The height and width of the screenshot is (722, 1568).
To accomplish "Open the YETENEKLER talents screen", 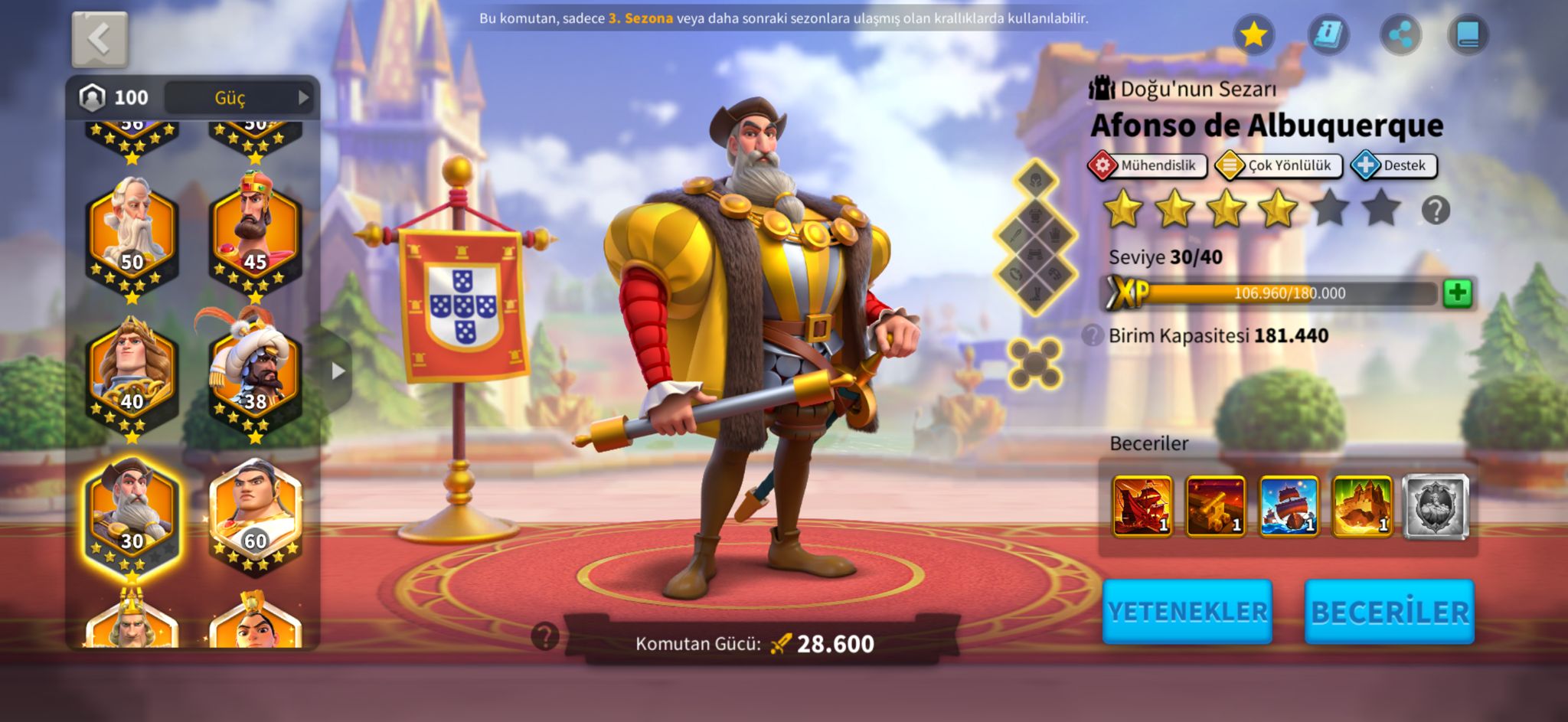I will [x=1187, y=611].
